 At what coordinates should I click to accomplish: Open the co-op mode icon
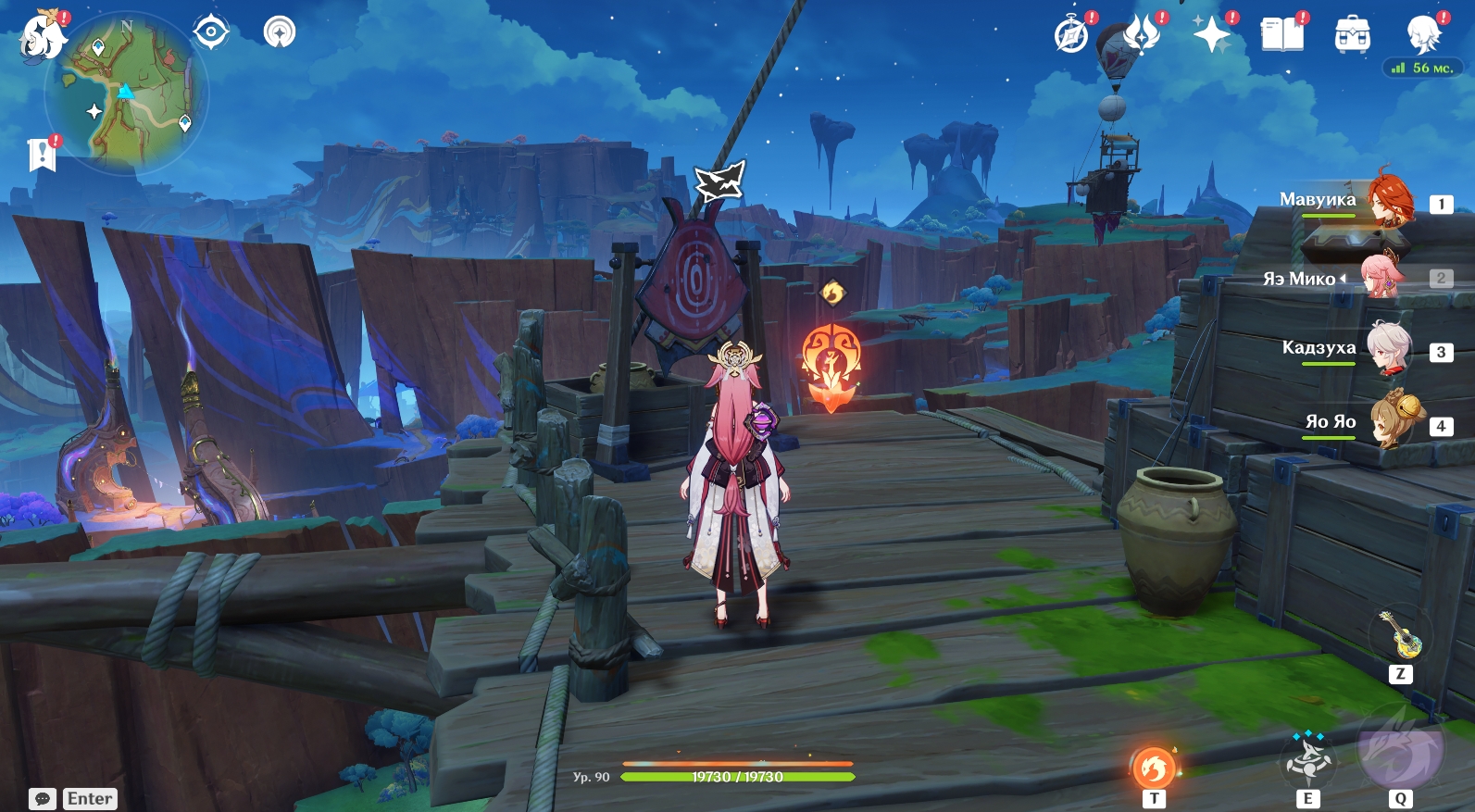280,32
